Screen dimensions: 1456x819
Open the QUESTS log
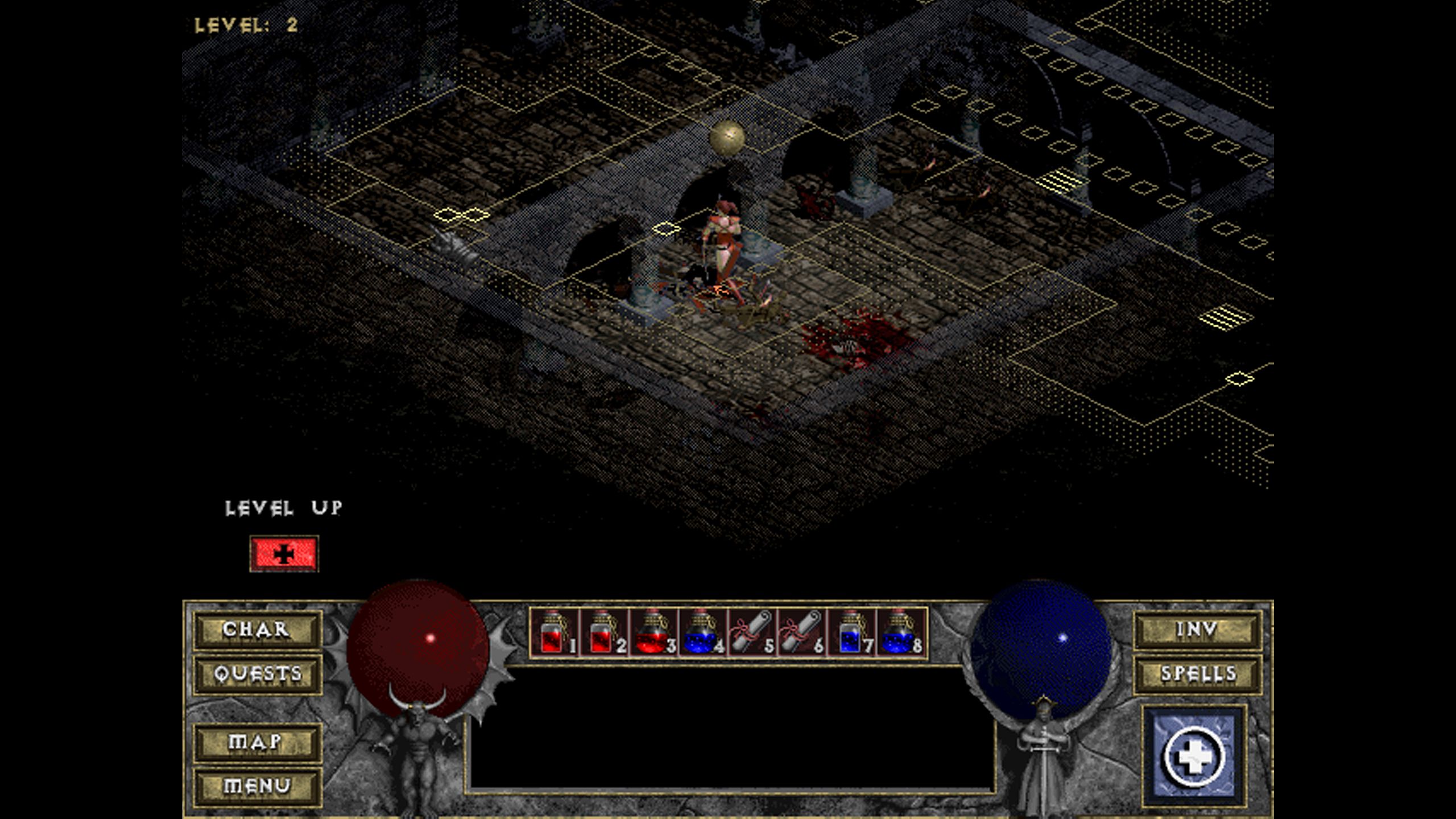tap(257, 674)
